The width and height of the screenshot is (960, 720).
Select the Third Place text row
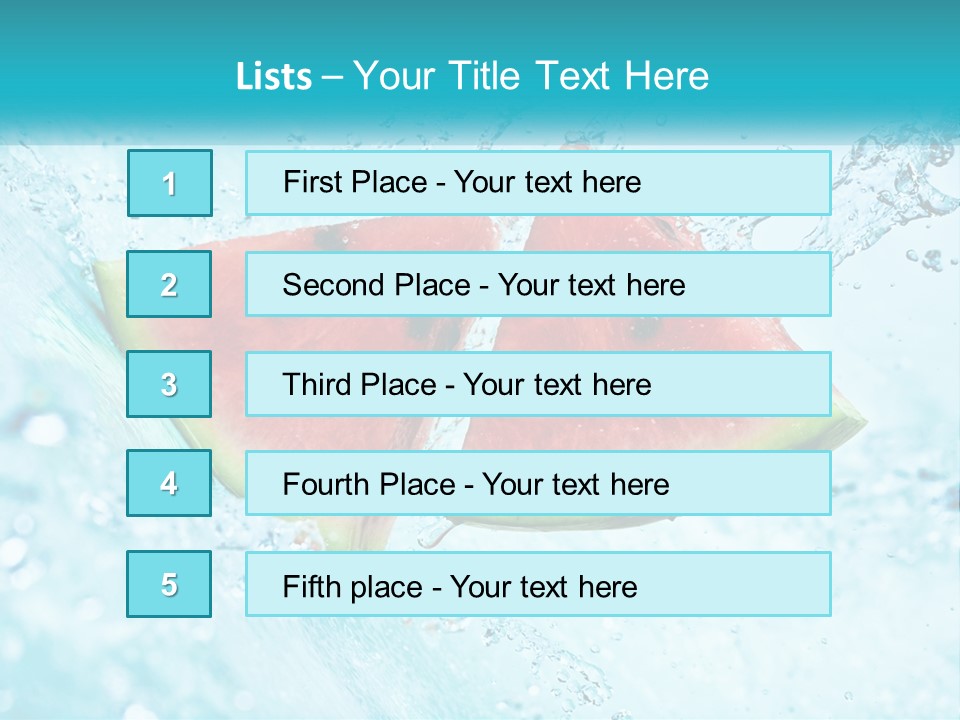(538, 384)
